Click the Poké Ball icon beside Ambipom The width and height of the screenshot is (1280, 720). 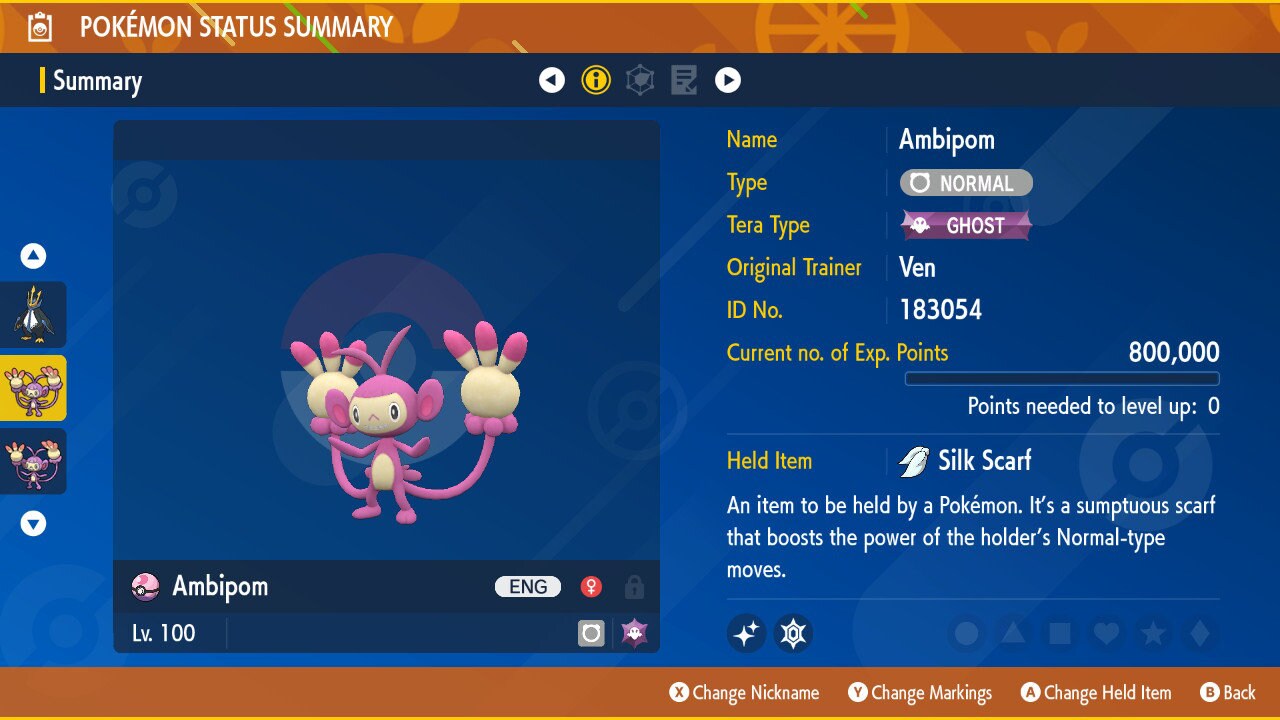point(145,587)
